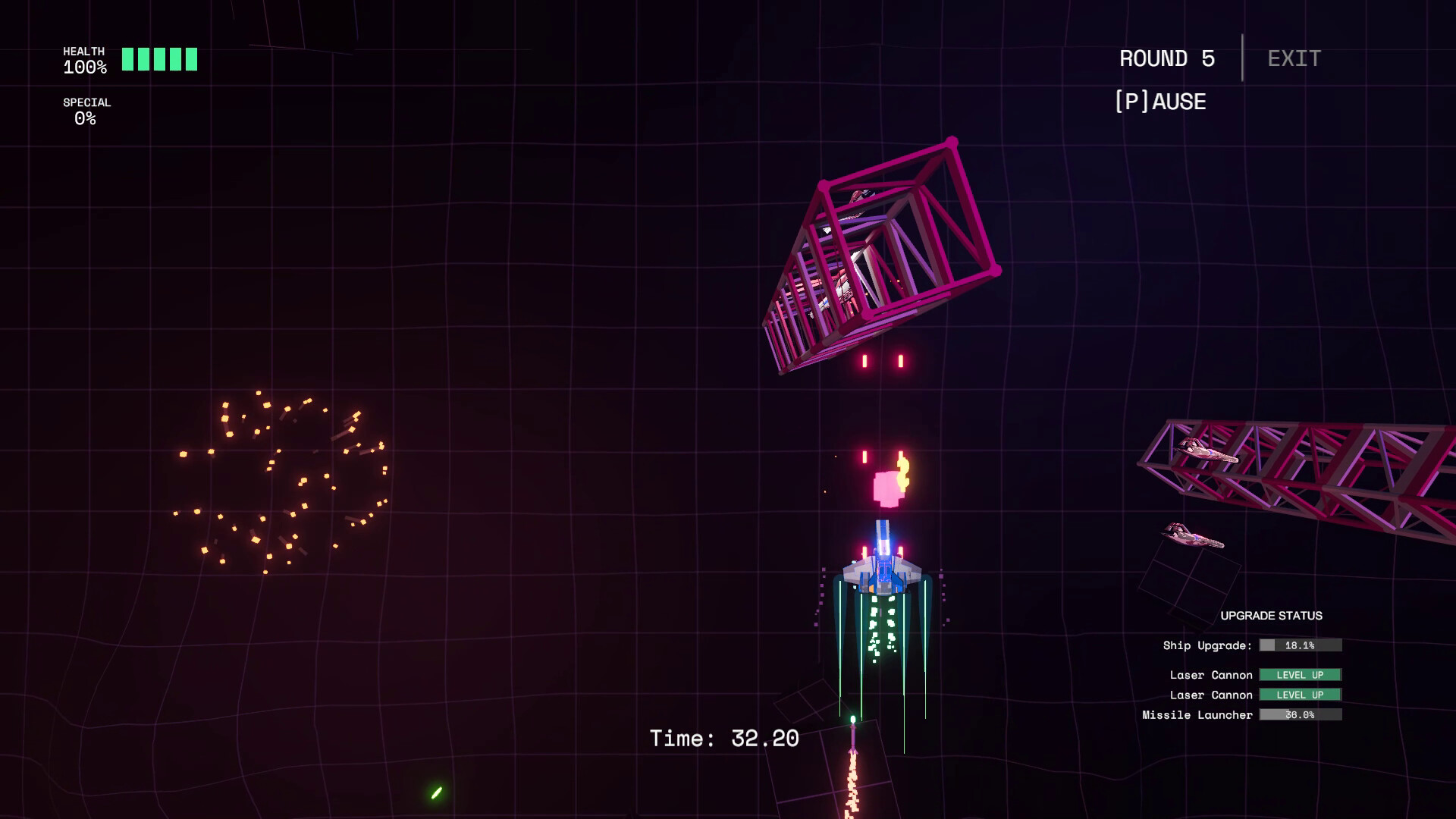Expand the Missile Launcher upgrade entry
The image size is (1456, 819).
1198,714
